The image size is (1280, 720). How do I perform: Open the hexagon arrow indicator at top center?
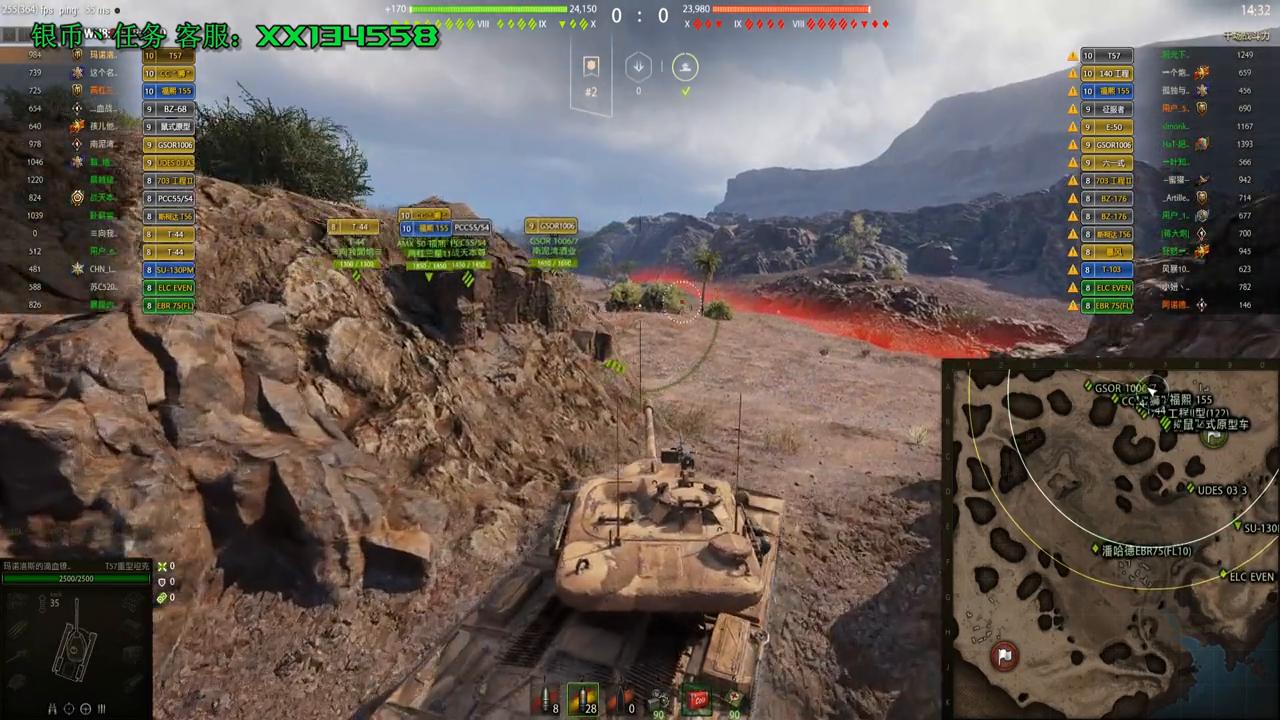[638, 66]
